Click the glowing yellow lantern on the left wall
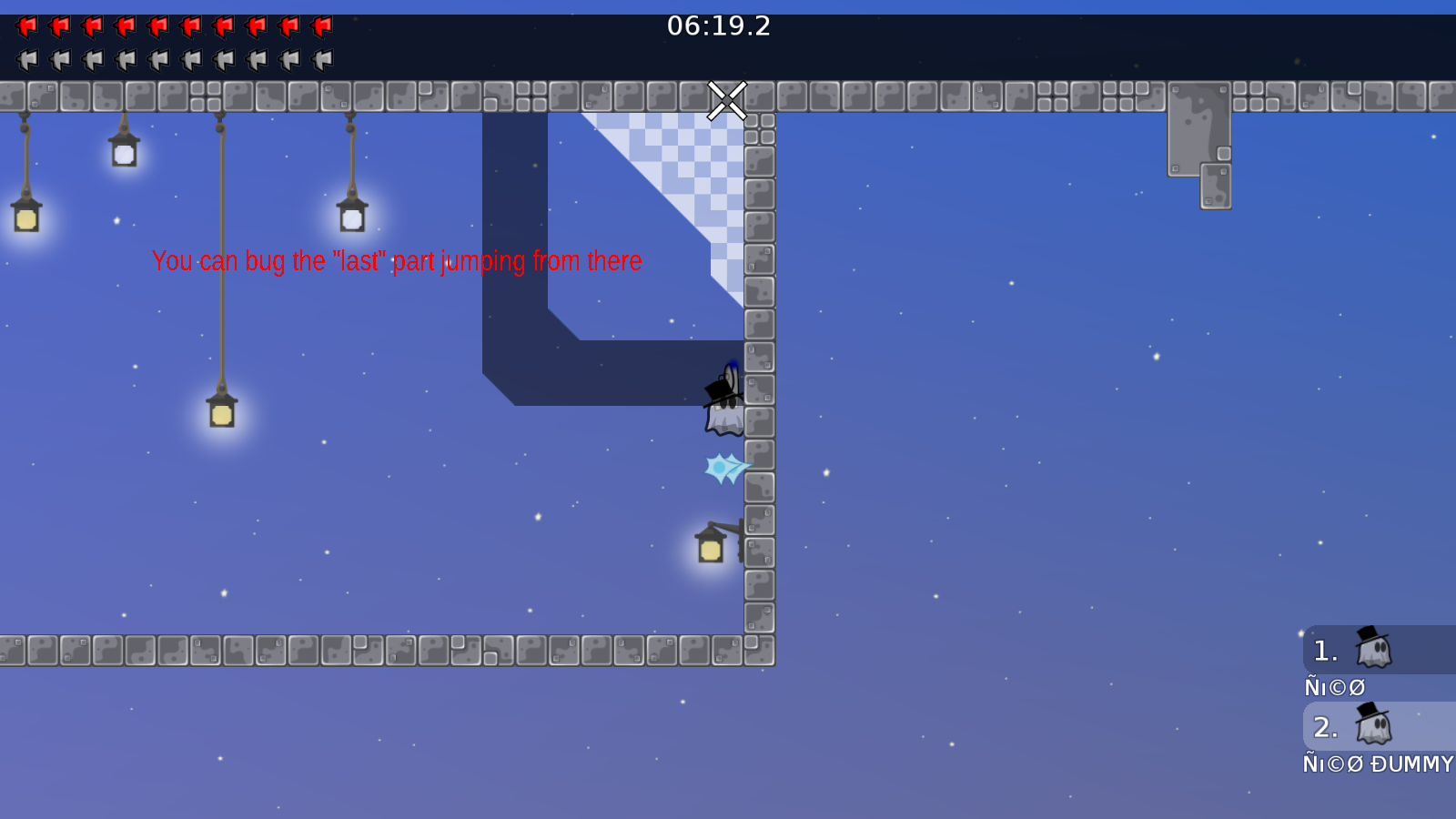1456x819 pixels. (x=25, y=218)
